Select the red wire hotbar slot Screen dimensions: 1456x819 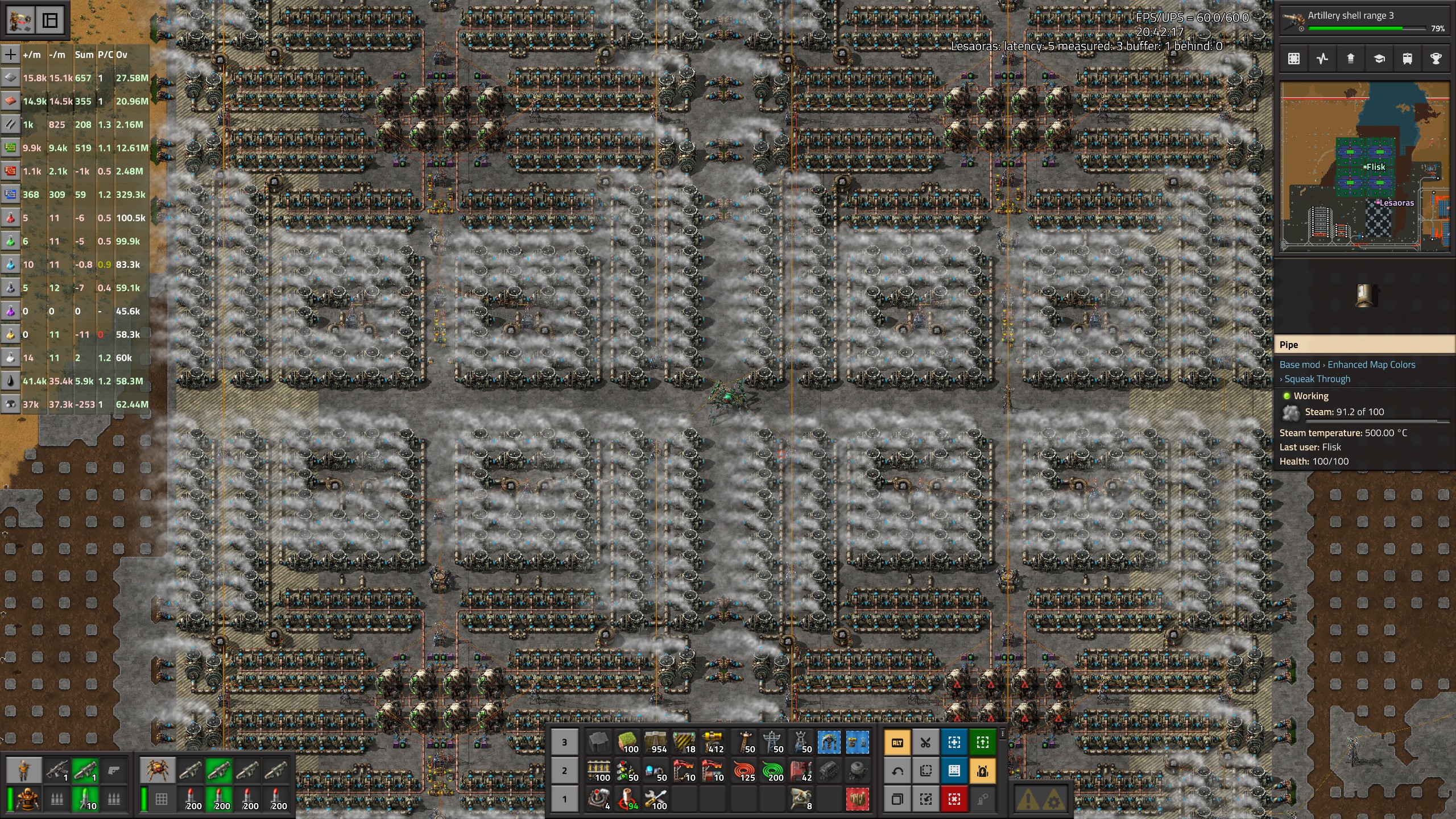744,771
